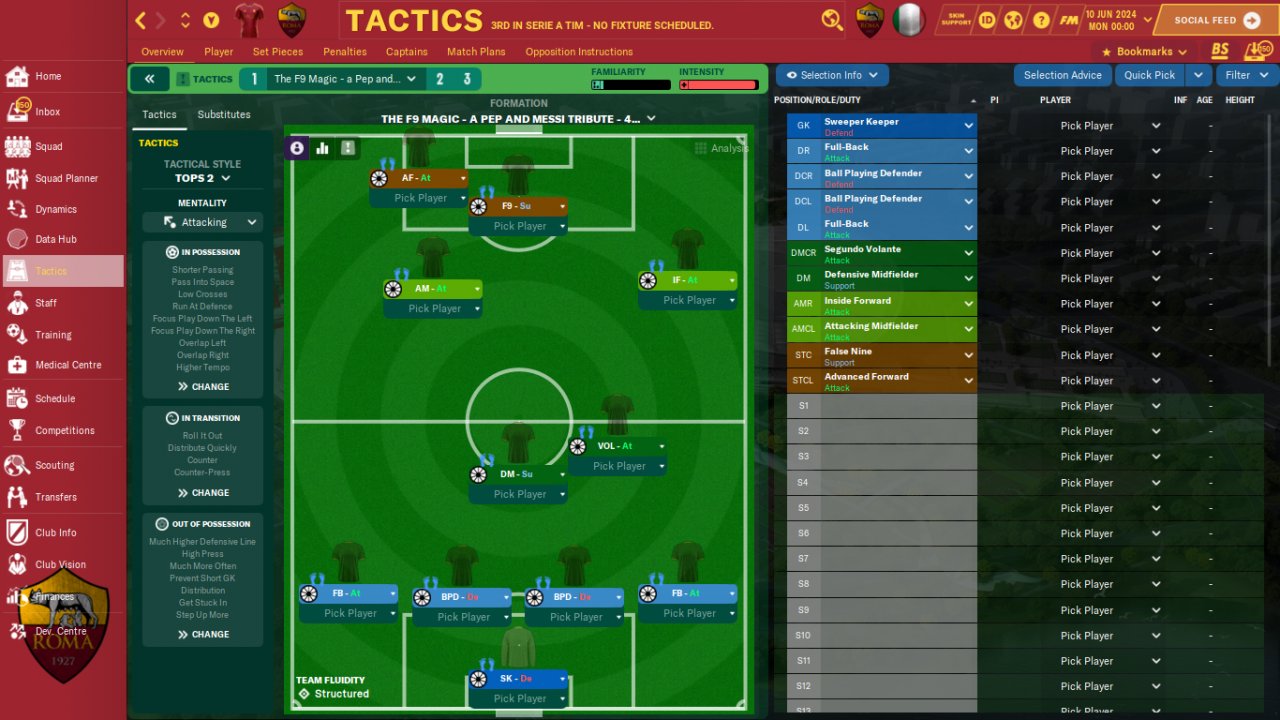Switch to the Substitutes tab
This screenshot has width=1280, height=720.
click(x=224, y=115)
